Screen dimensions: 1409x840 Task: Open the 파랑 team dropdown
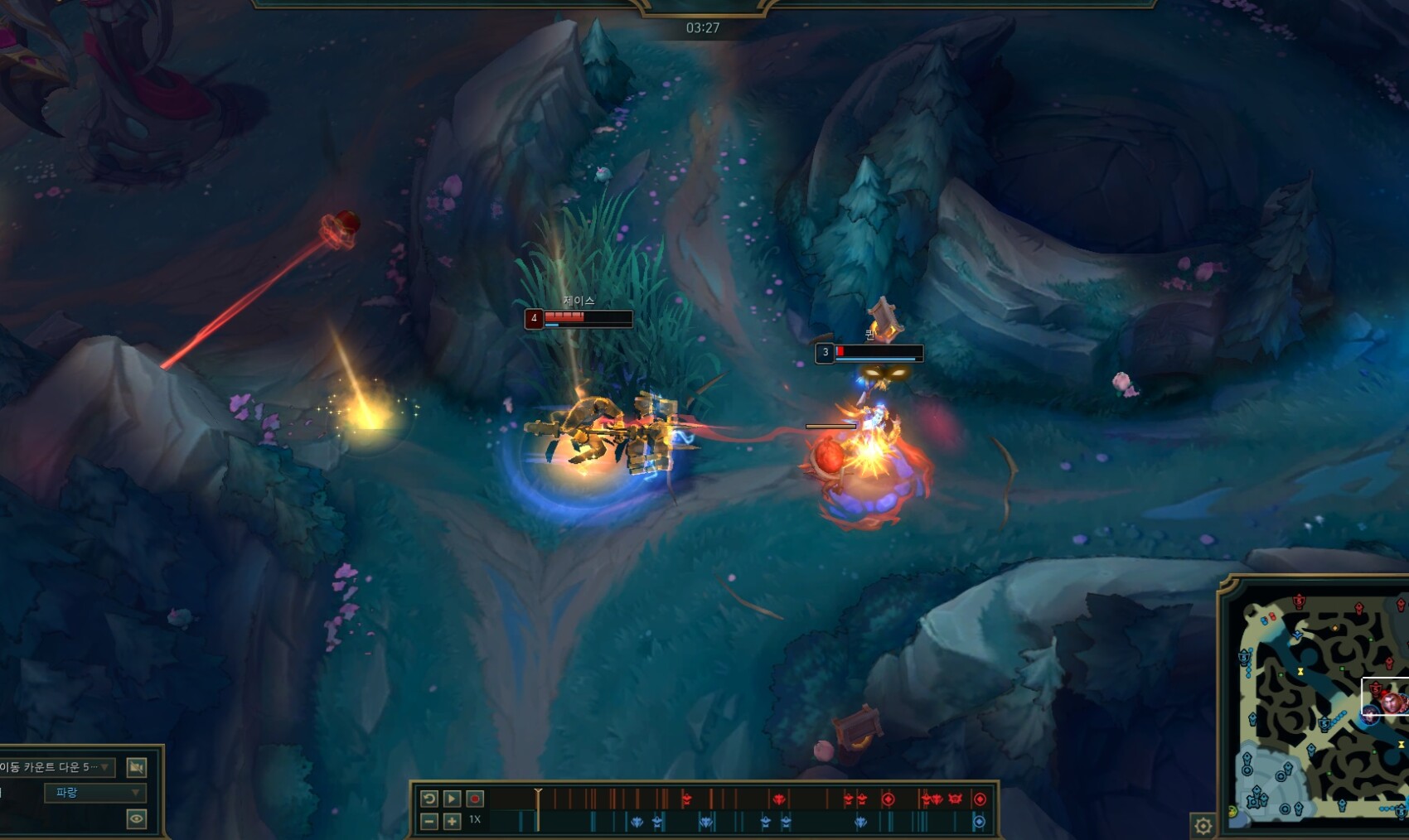pos(94,793)
